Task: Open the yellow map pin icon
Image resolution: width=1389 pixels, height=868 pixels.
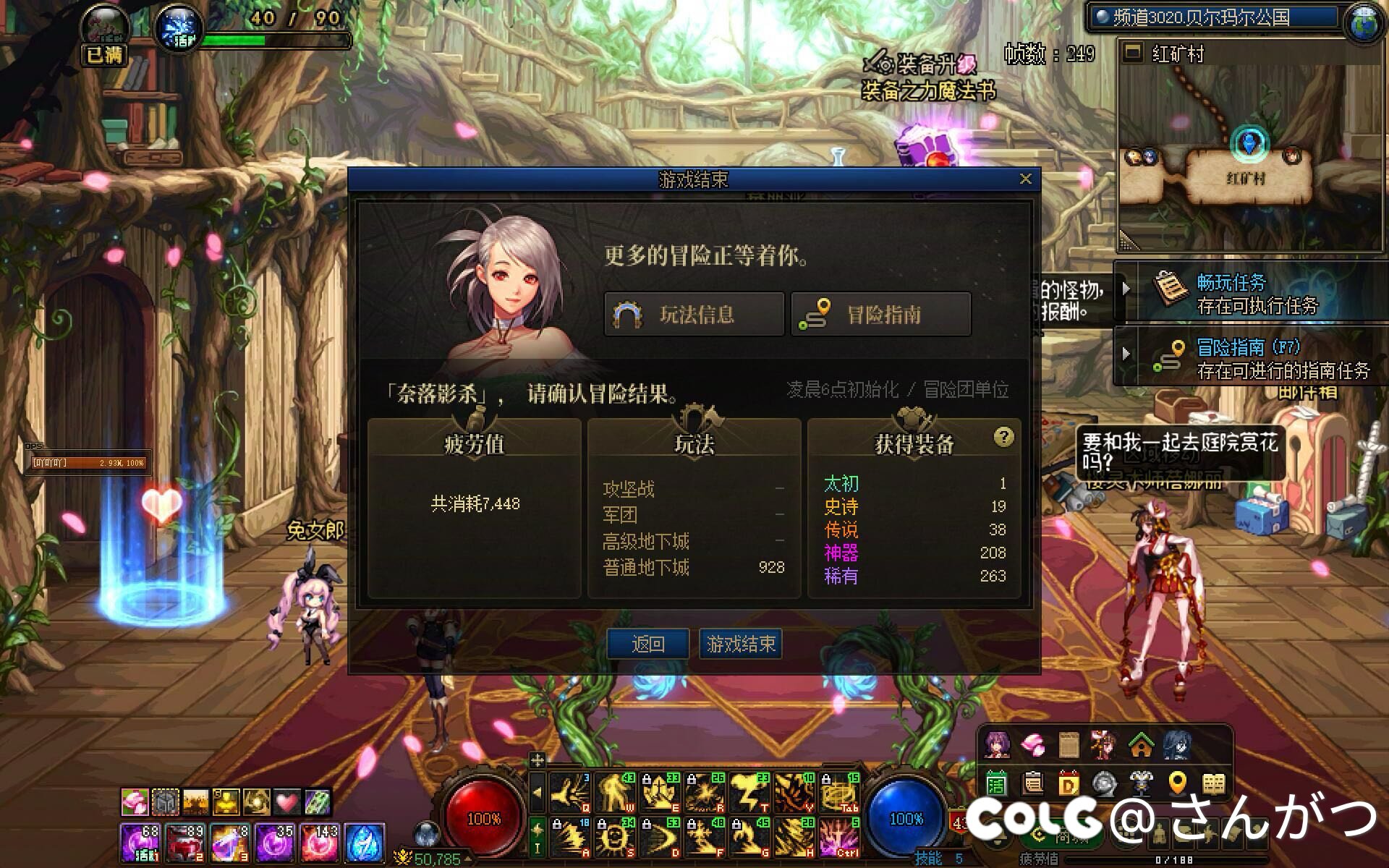Action: coord(1177,783)
